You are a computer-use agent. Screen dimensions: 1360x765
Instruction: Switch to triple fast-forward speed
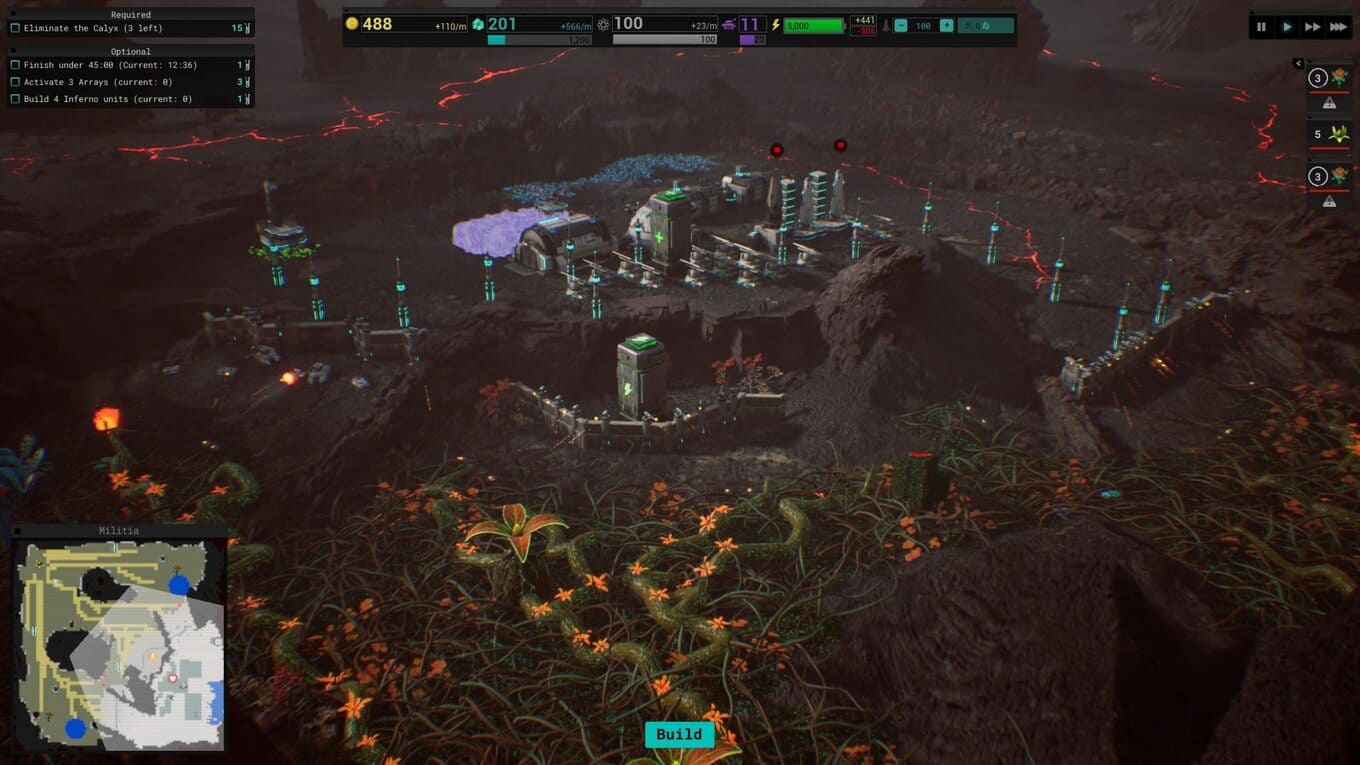(x=1339, y=27)
